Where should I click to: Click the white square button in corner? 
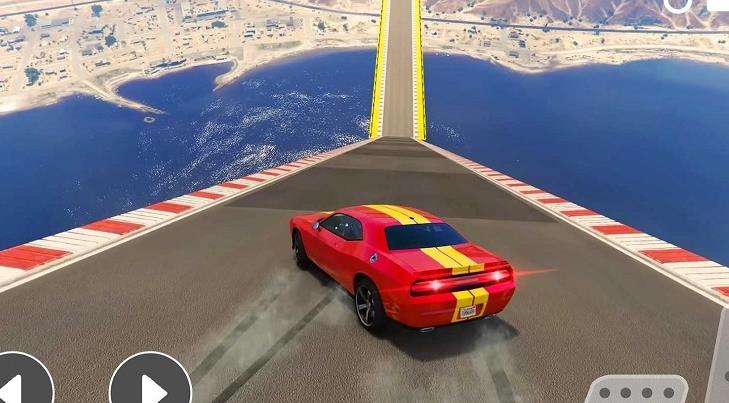718,4
